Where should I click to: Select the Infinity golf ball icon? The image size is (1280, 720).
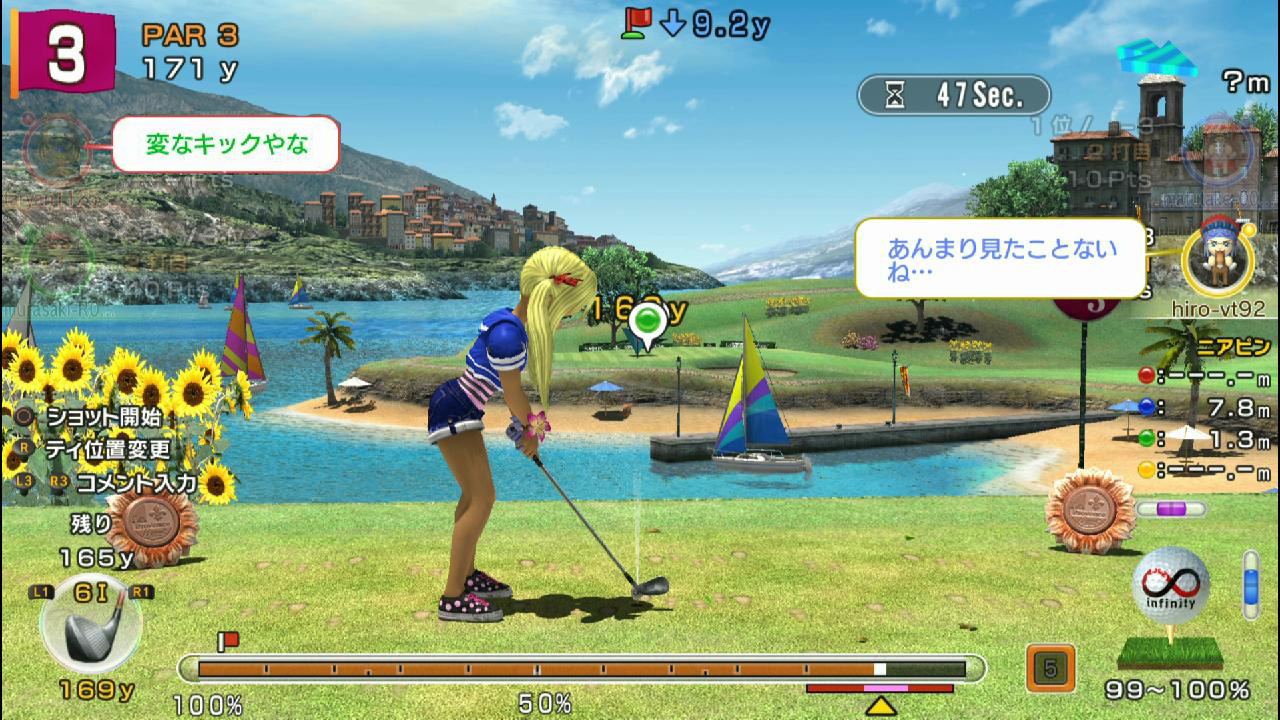[x=1170, y=585]
